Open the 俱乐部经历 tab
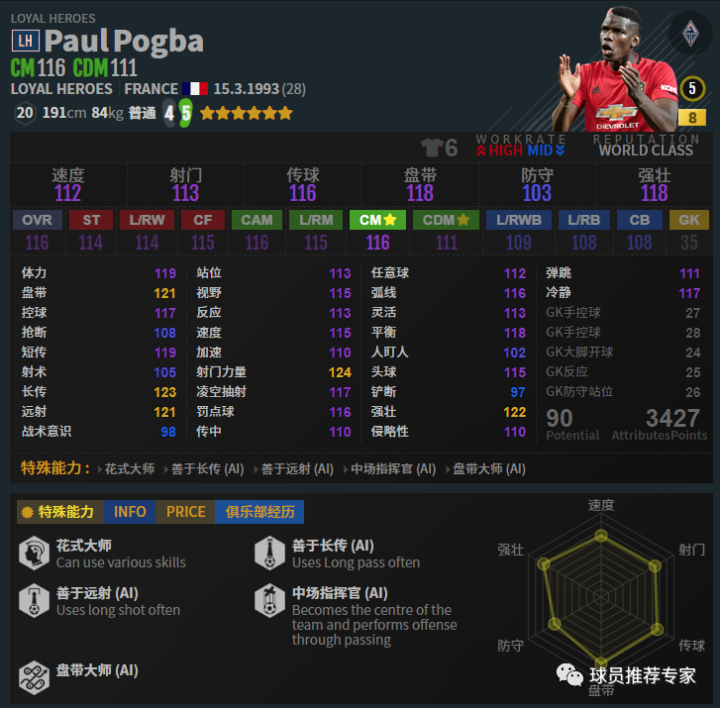Screen dimensions: 720x708 259,512
